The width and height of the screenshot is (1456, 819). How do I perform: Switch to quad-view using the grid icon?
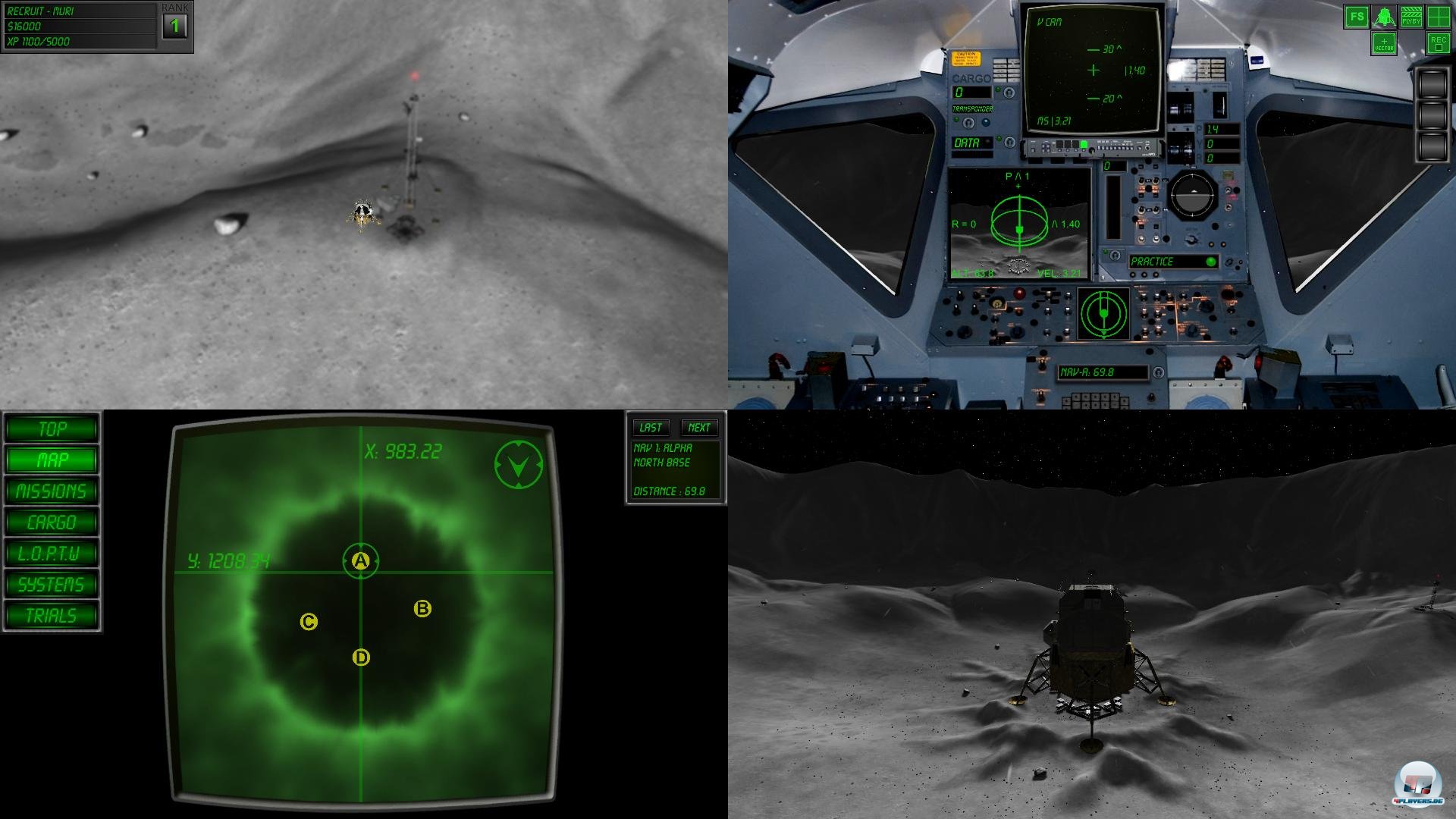pos(1439,16)
